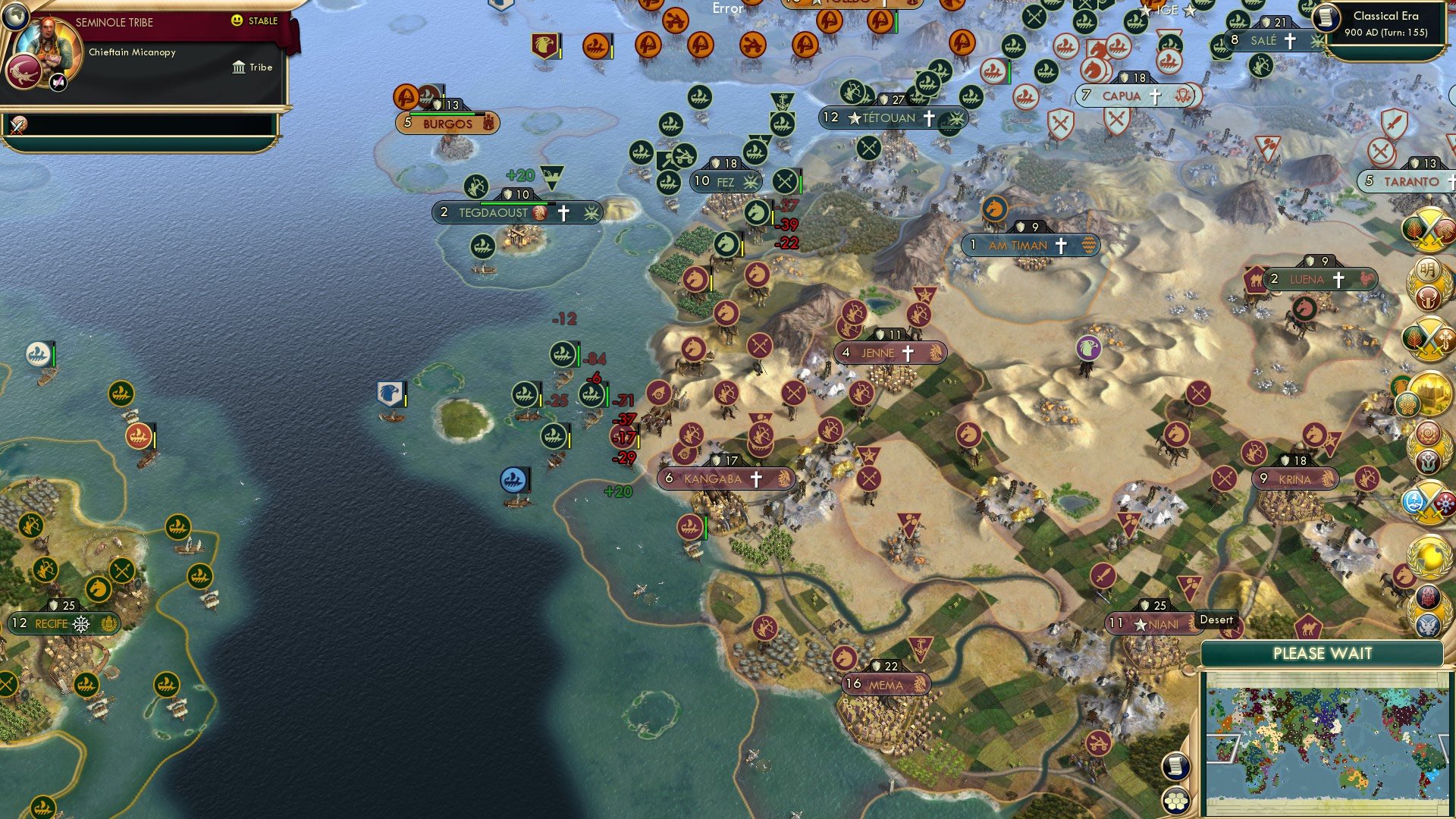Click the Seminole crocodile civilization emblem
The height and width of the screenshot is (819, 1456).
coord(24,71)
